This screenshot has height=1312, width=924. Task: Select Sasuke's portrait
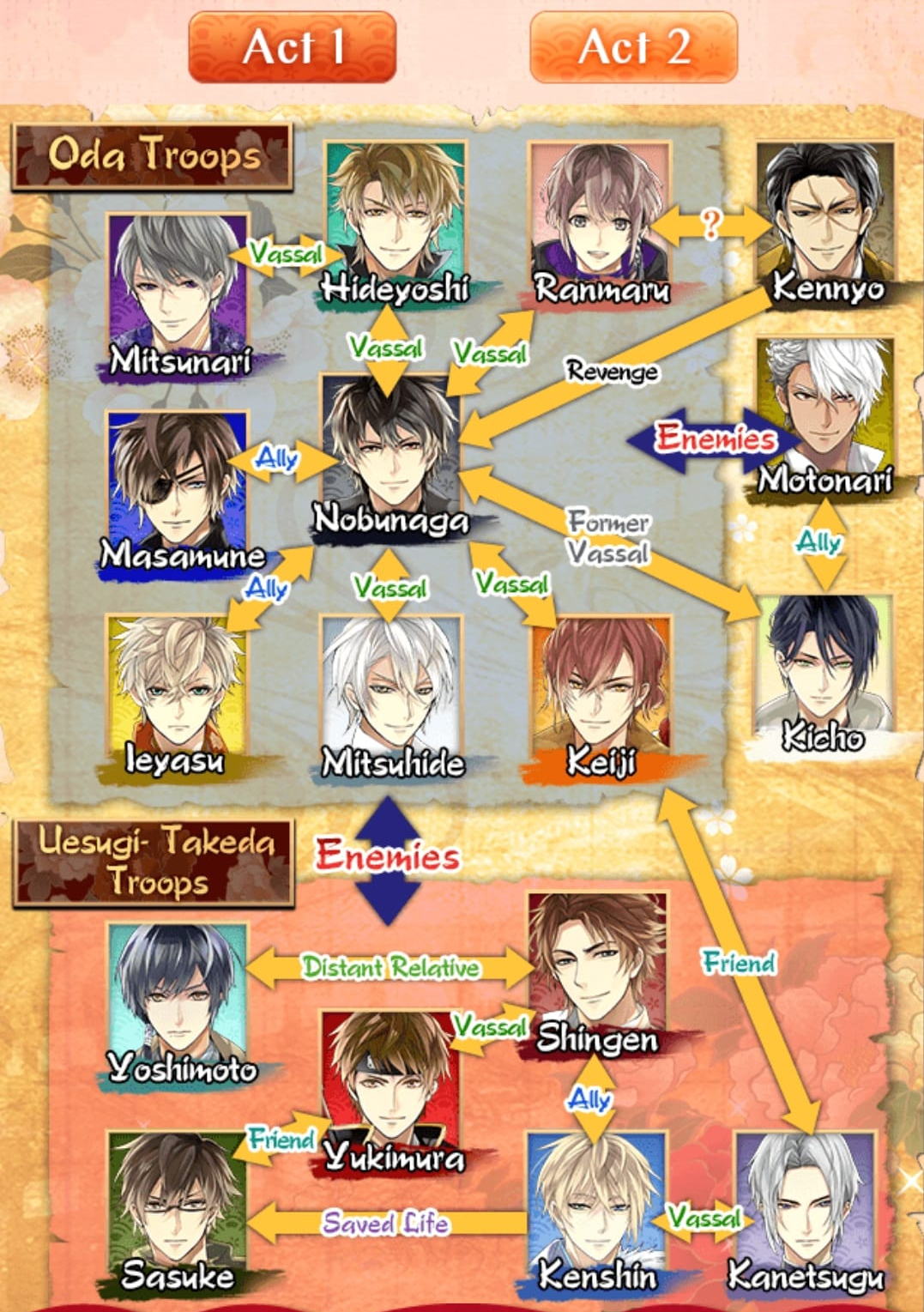pos(178,1201)
